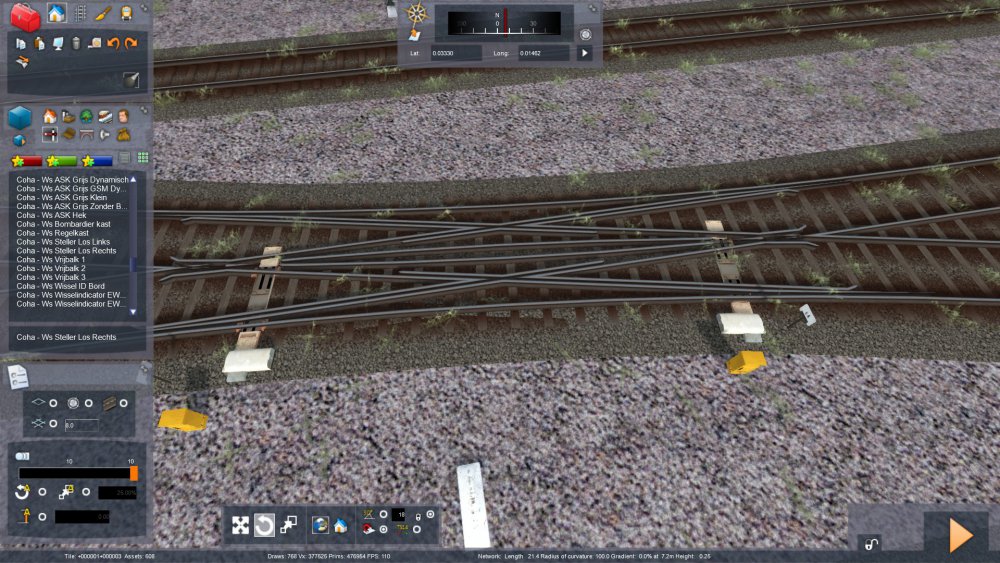Click the orange redo arrow
Viewport: 1000px width, 563px height.
pos(131,43)
